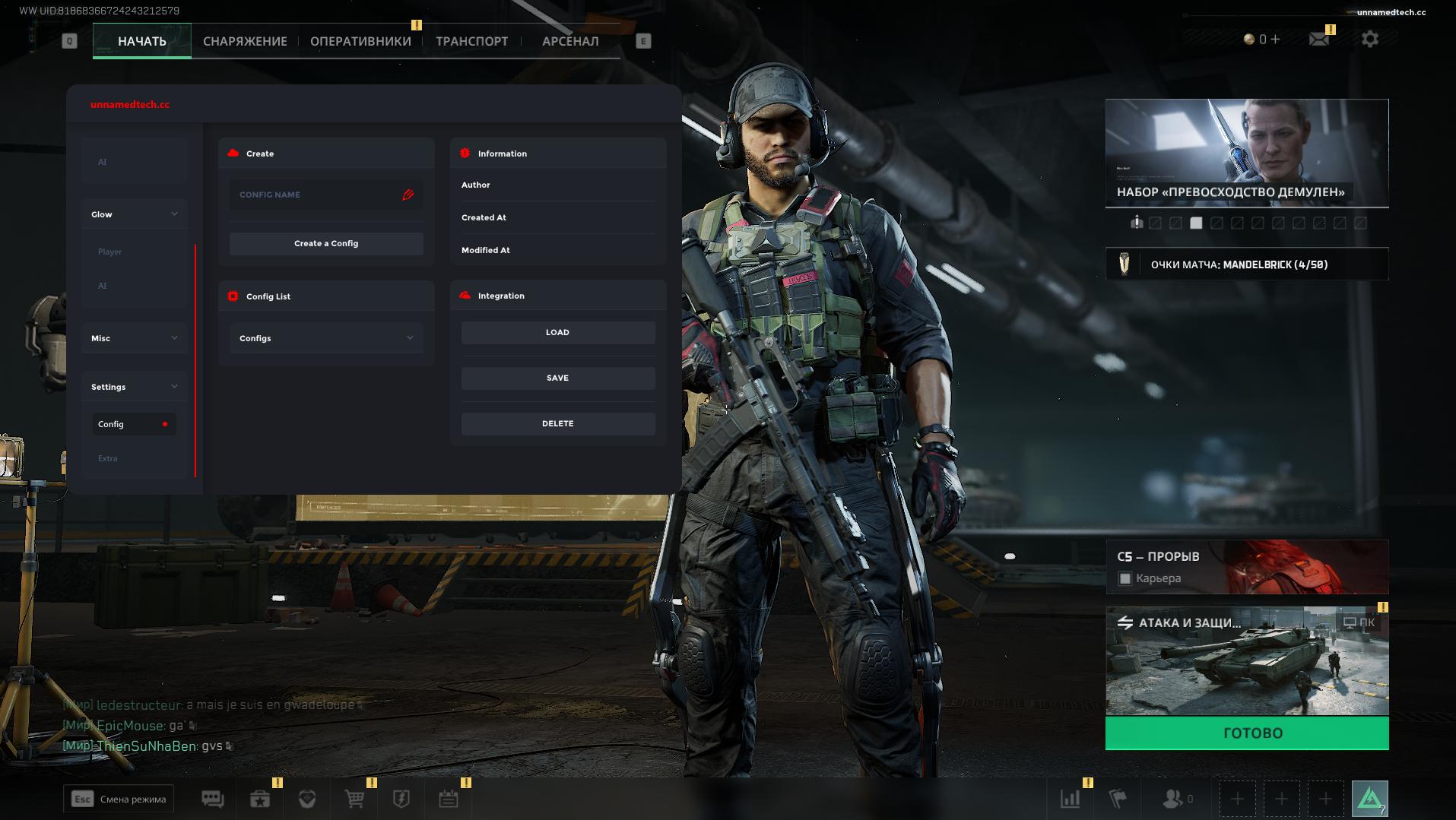
Task: Go to the Транспорт tab
Action: pos(471,41)
